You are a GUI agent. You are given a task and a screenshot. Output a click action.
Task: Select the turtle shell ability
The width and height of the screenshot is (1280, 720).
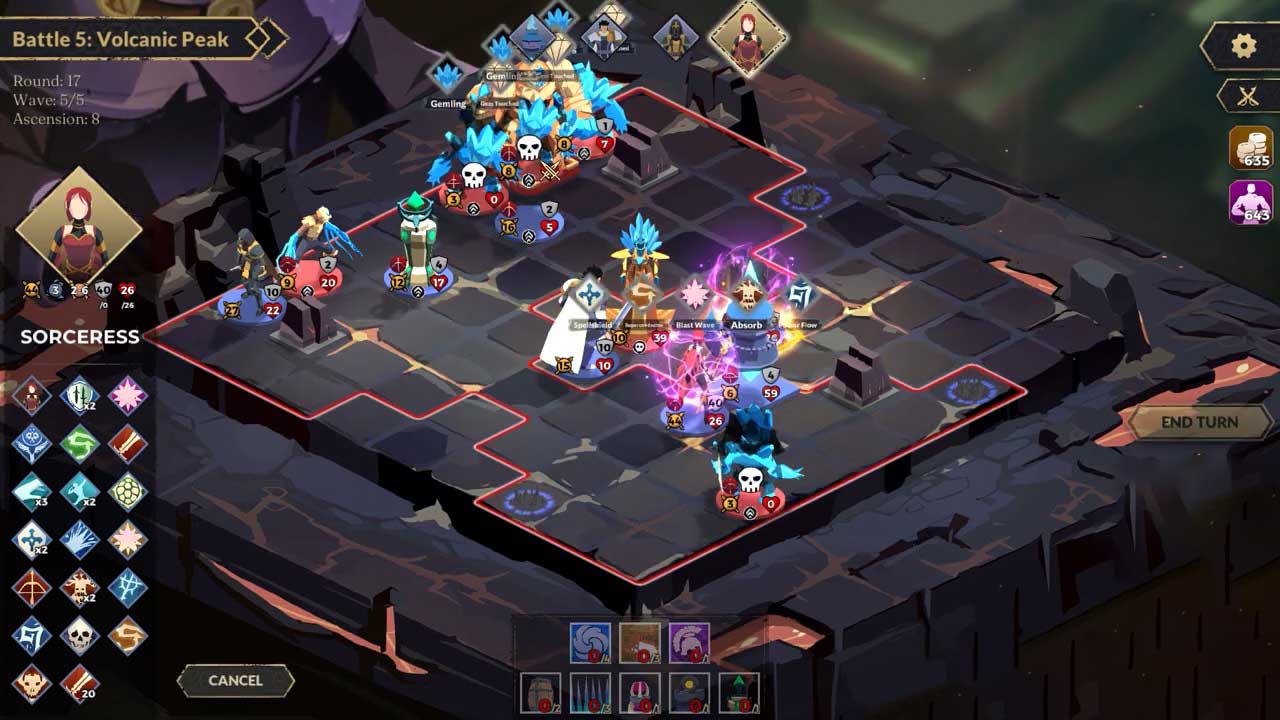pyautogui.click(x=127, y=491)
